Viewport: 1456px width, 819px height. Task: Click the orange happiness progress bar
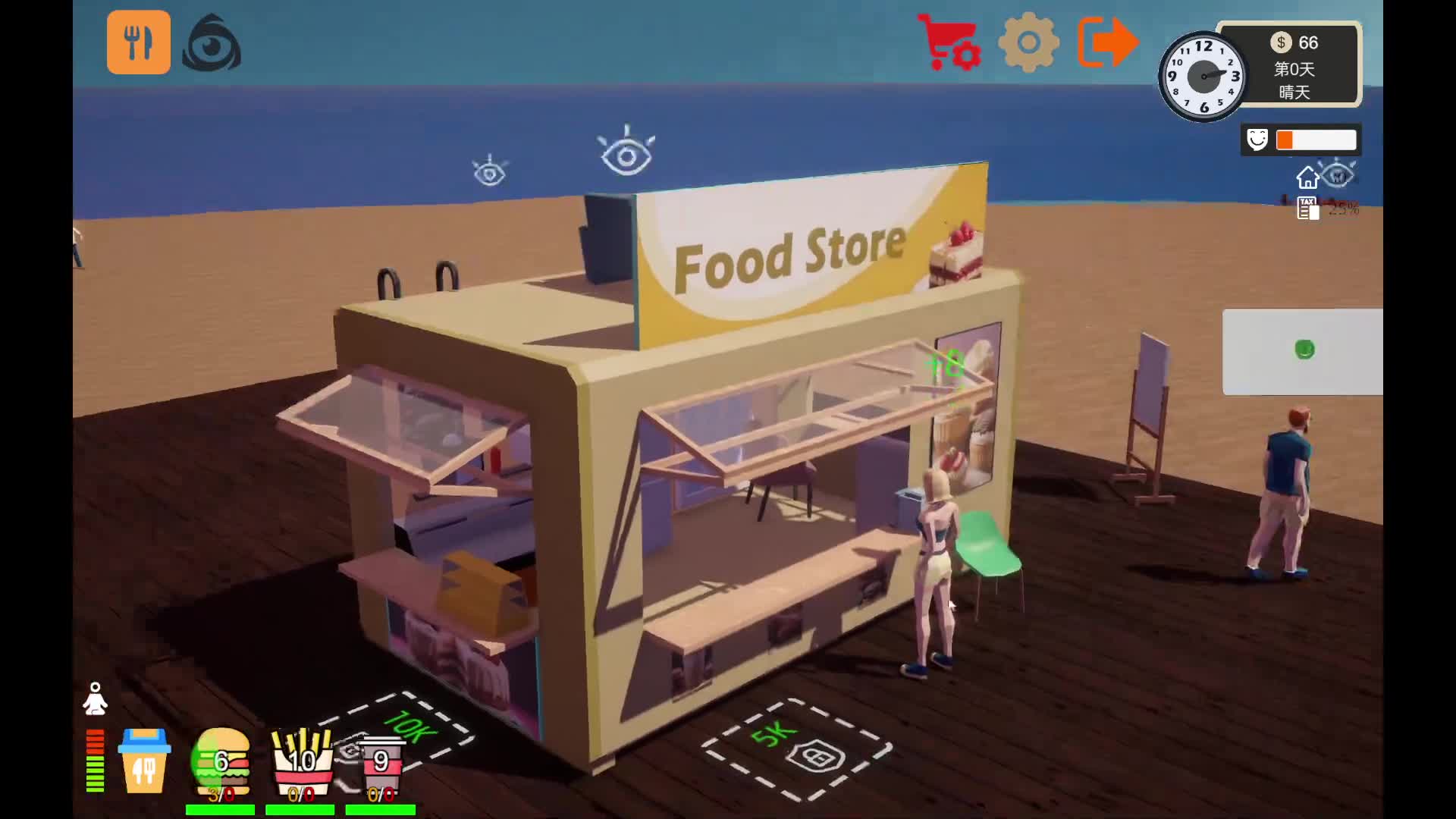coord(1285,140)
